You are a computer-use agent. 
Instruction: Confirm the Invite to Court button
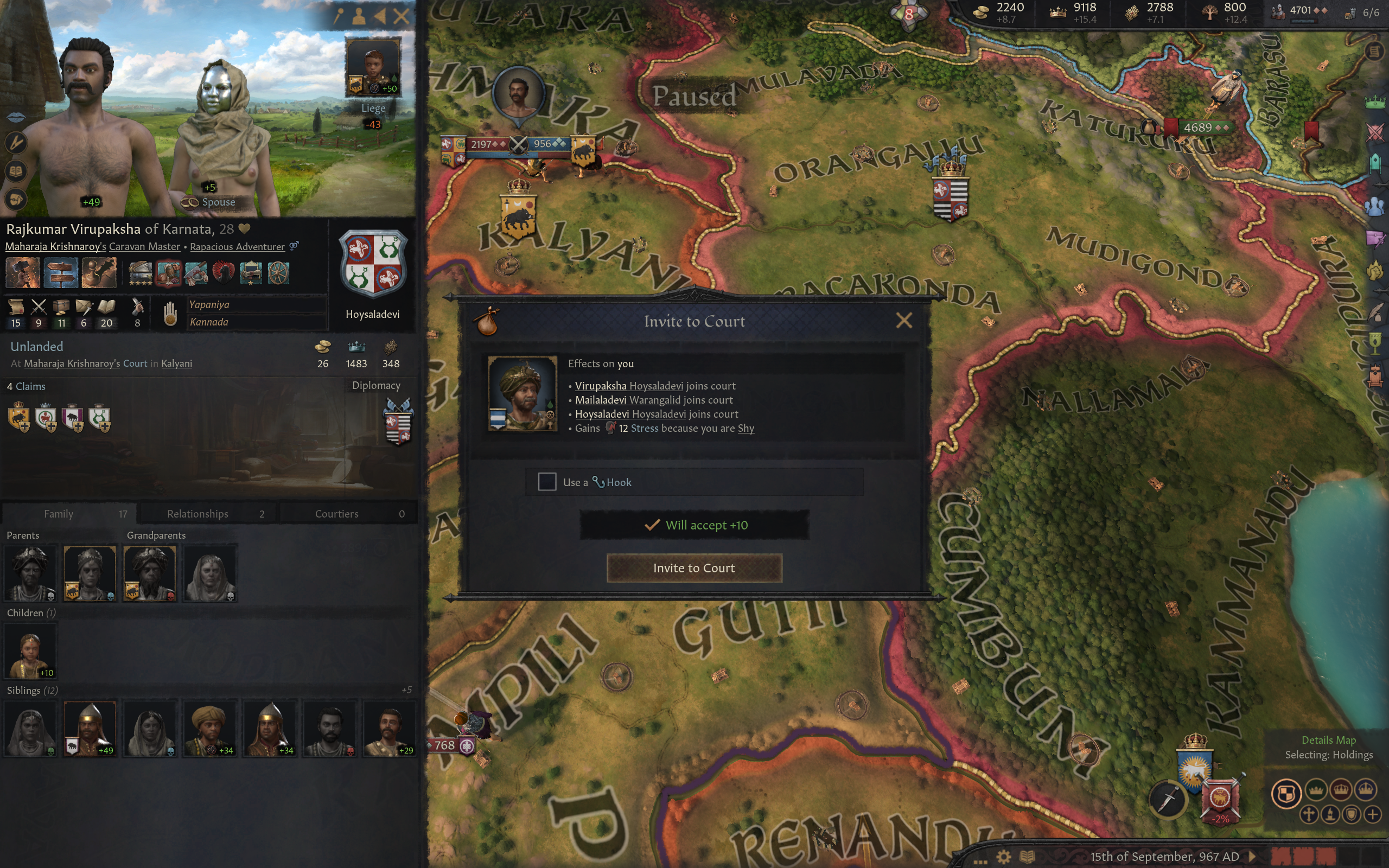(694, 568)
